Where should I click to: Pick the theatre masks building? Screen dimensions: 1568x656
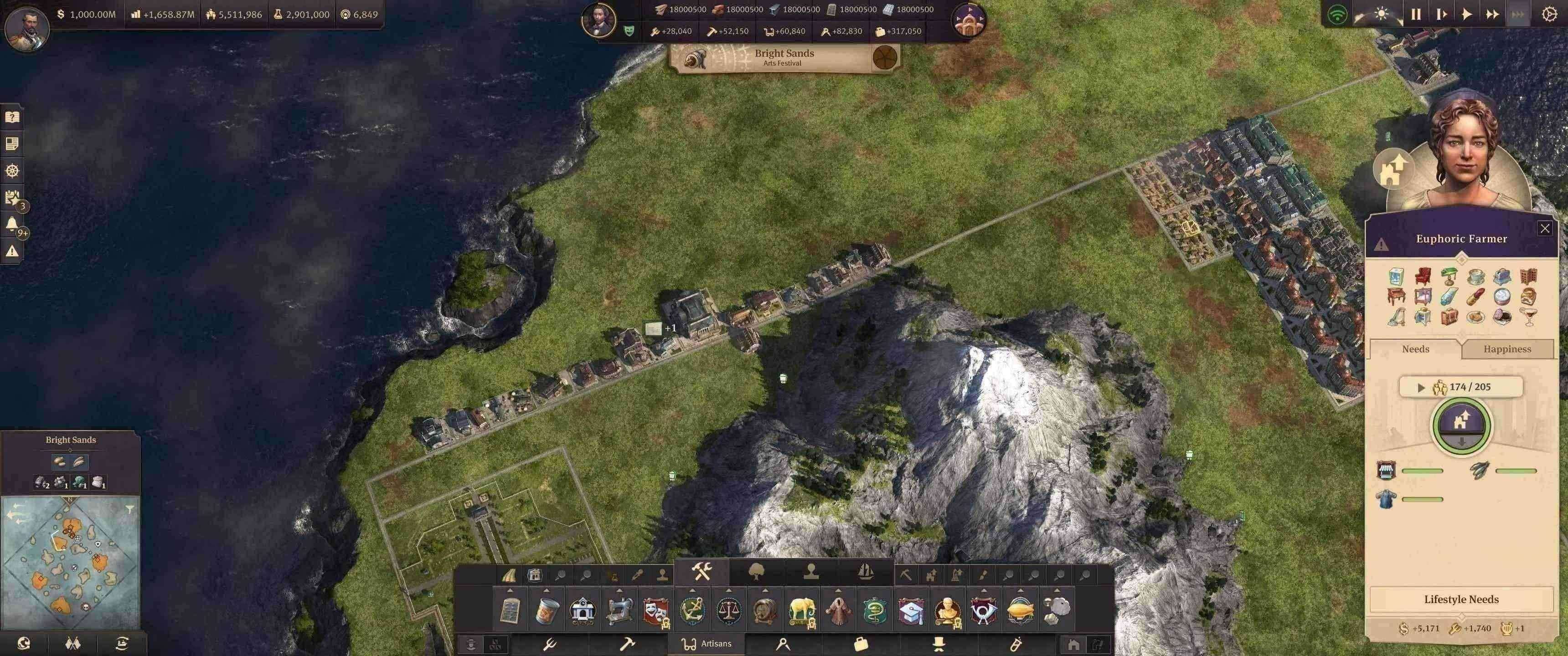(655, 610)
